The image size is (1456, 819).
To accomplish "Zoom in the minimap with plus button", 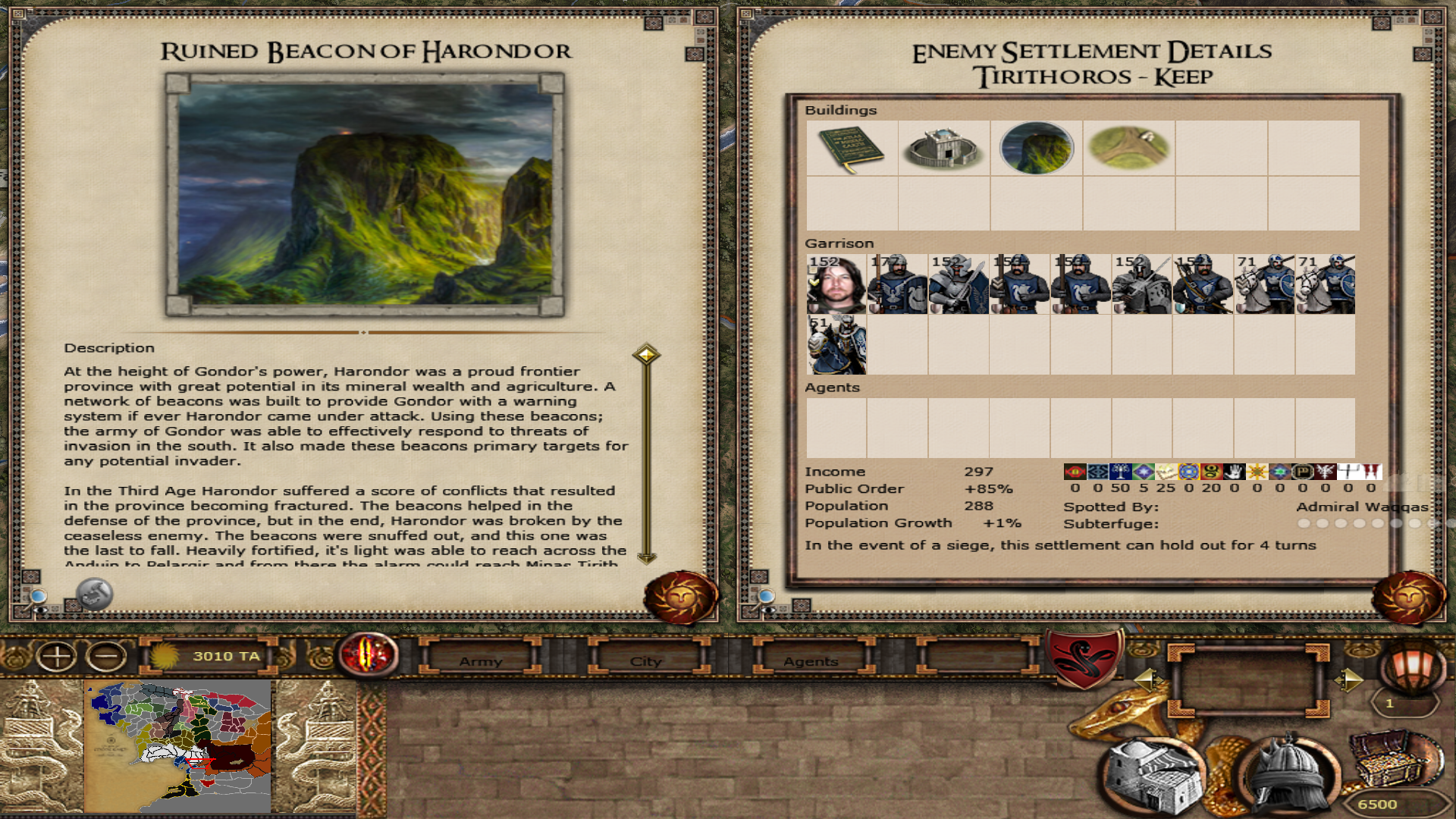I will (57, 656).
